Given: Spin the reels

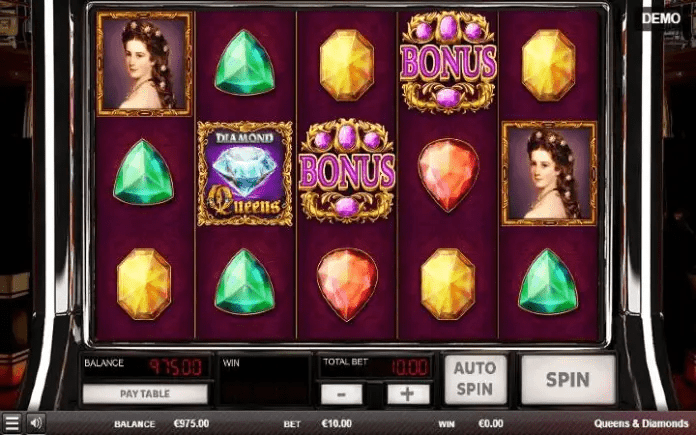Looking at the screenshot, I should [x=567, y=380].
